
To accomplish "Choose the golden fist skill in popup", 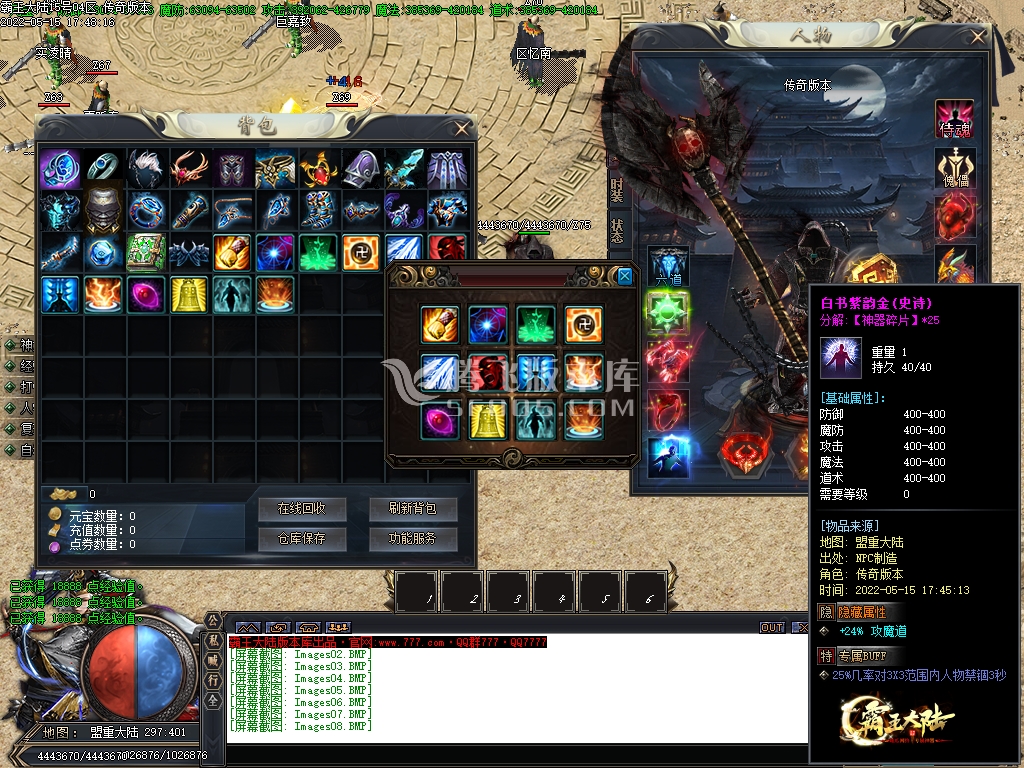I will pyautogui.click(x=440, y=325).
